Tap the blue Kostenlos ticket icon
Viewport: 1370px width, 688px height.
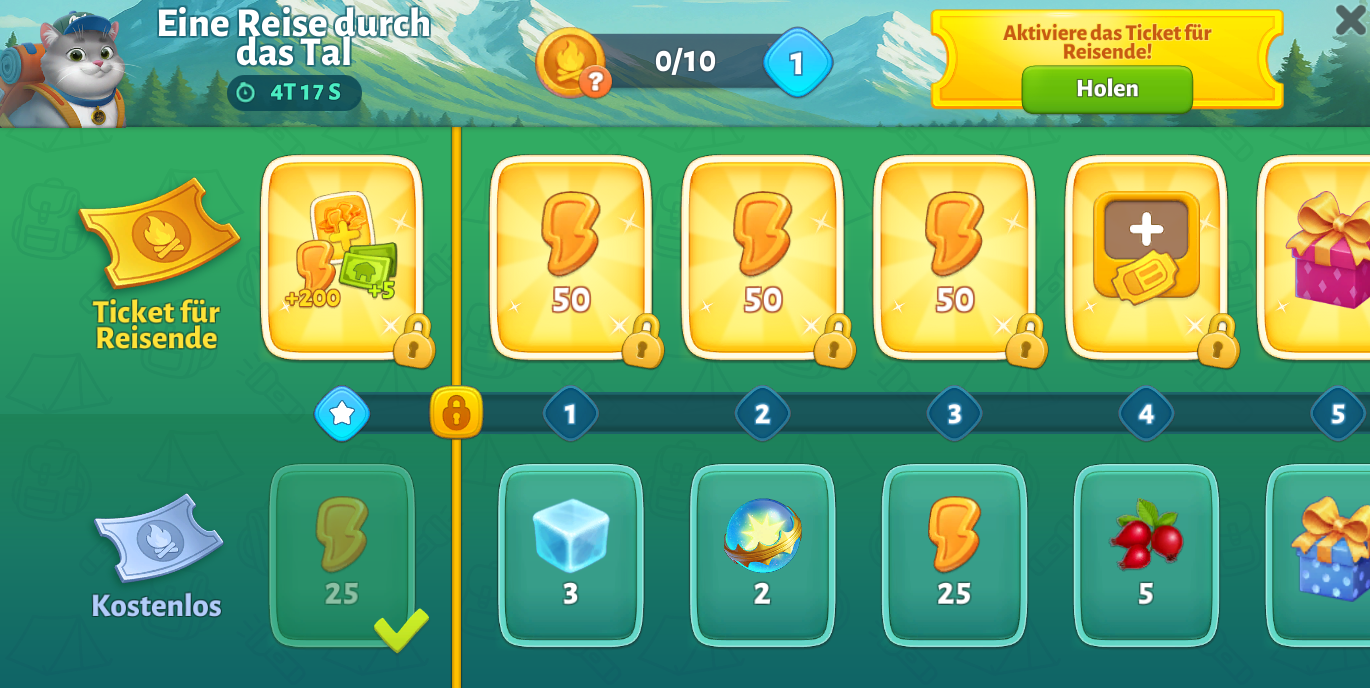click(158, 538)
